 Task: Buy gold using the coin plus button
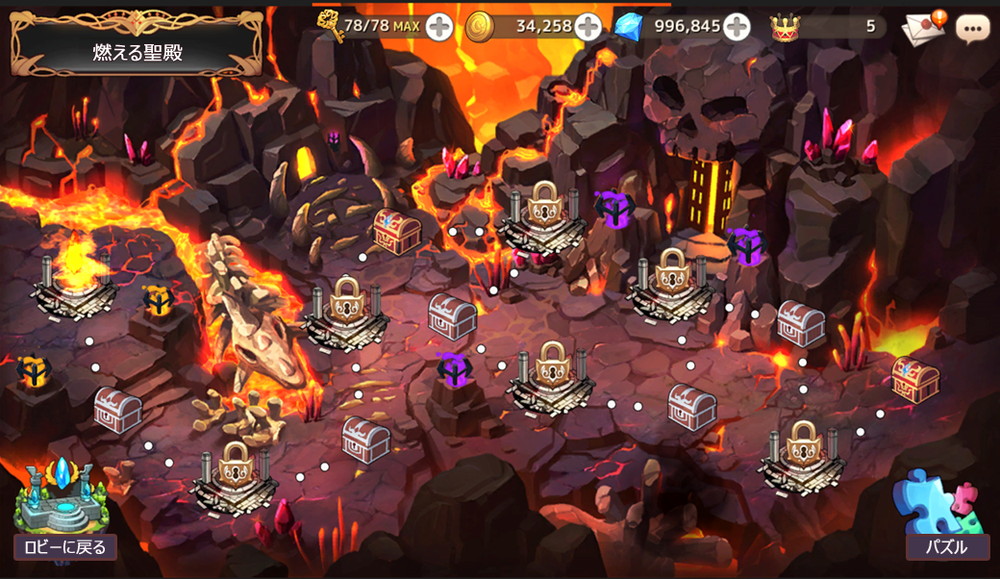(x=588, y=27)
